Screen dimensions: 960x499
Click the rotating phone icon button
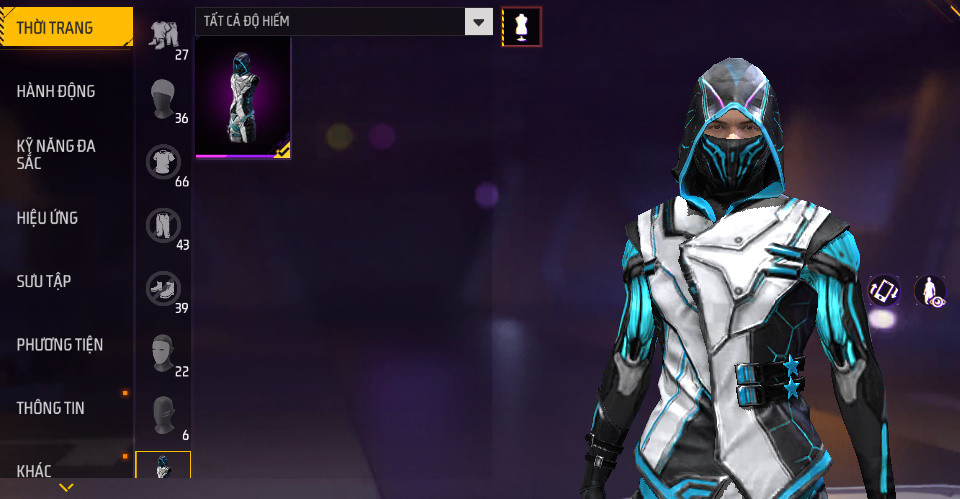tap(884, 290)
